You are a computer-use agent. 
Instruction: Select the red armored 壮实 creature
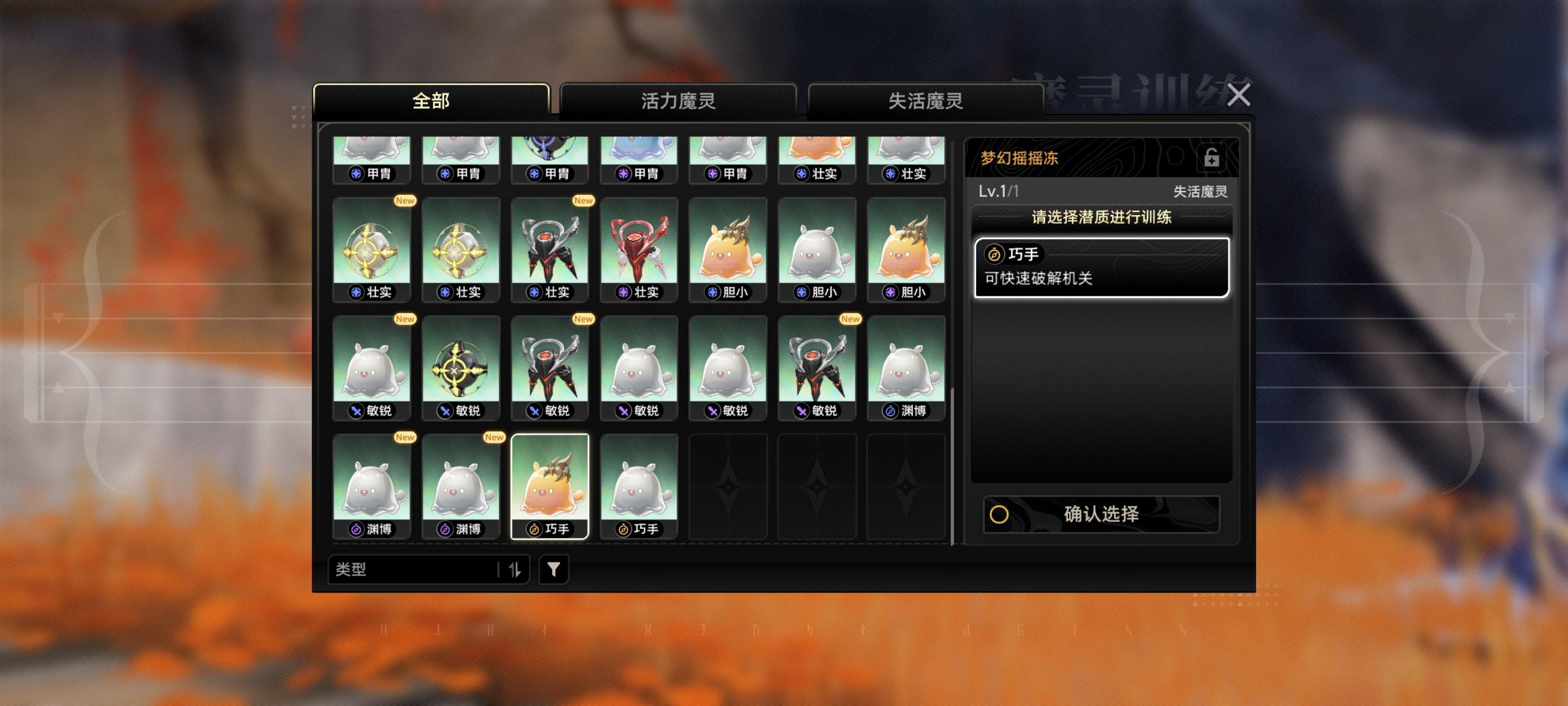click(638, 250)
